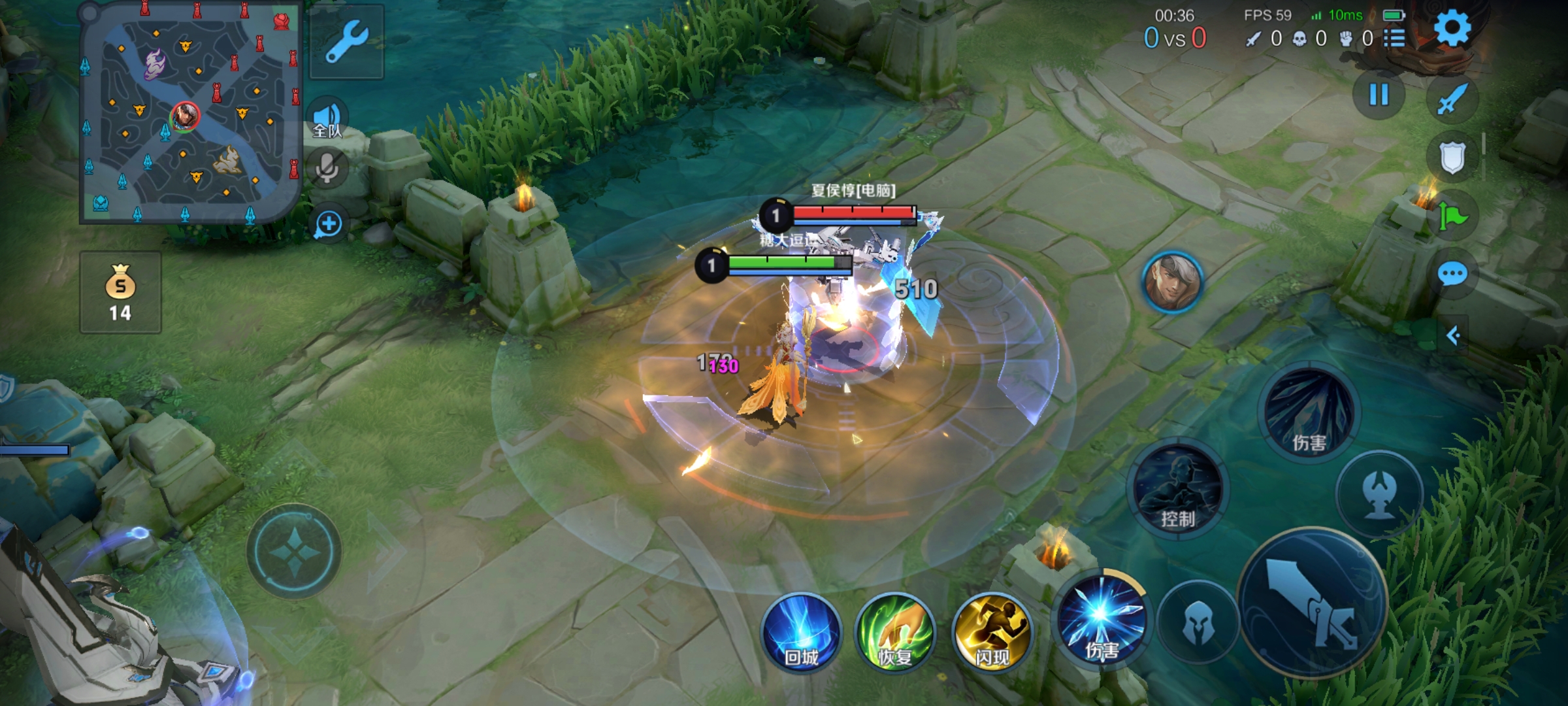The image size is (1568, 706).
Task: Click the blue wrench tool button
Action: pyautogui.click(x=347, y=41)
